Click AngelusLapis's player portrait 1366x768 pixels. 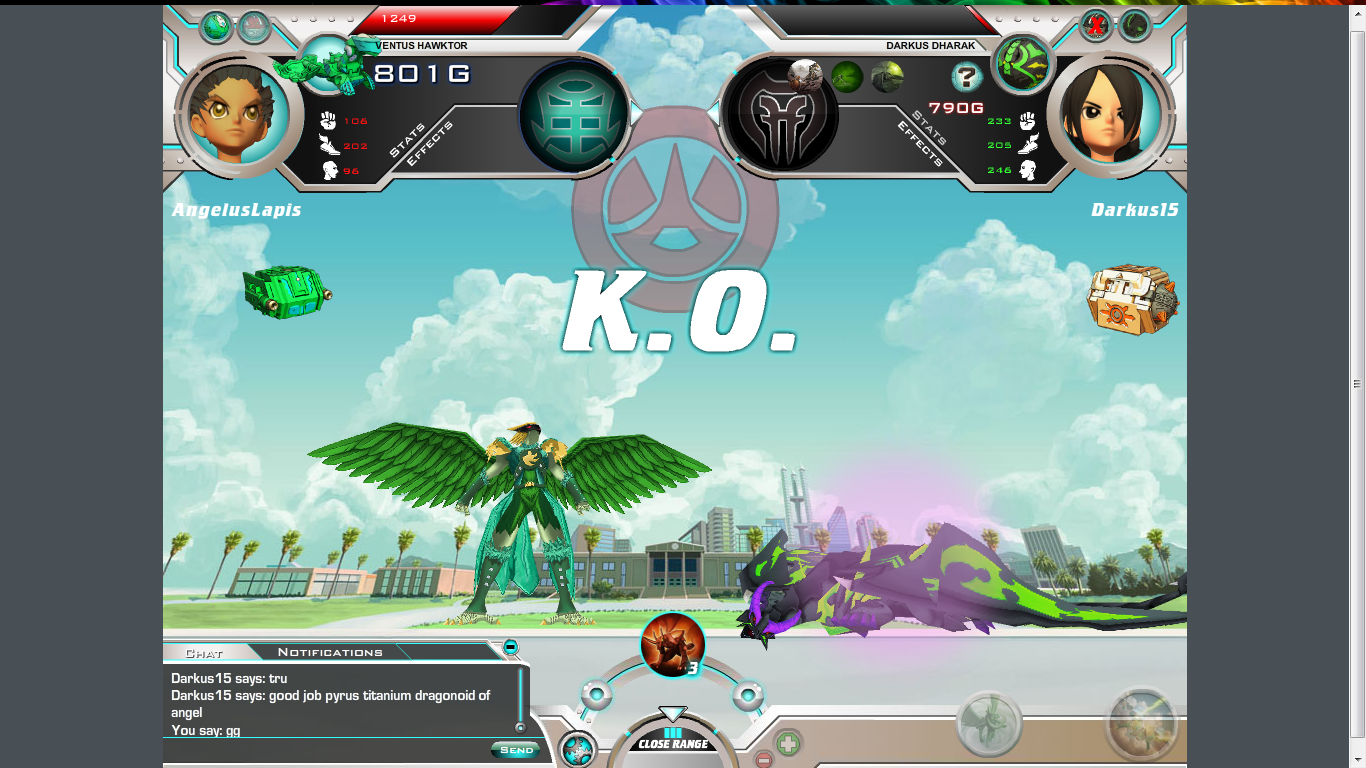237,114
